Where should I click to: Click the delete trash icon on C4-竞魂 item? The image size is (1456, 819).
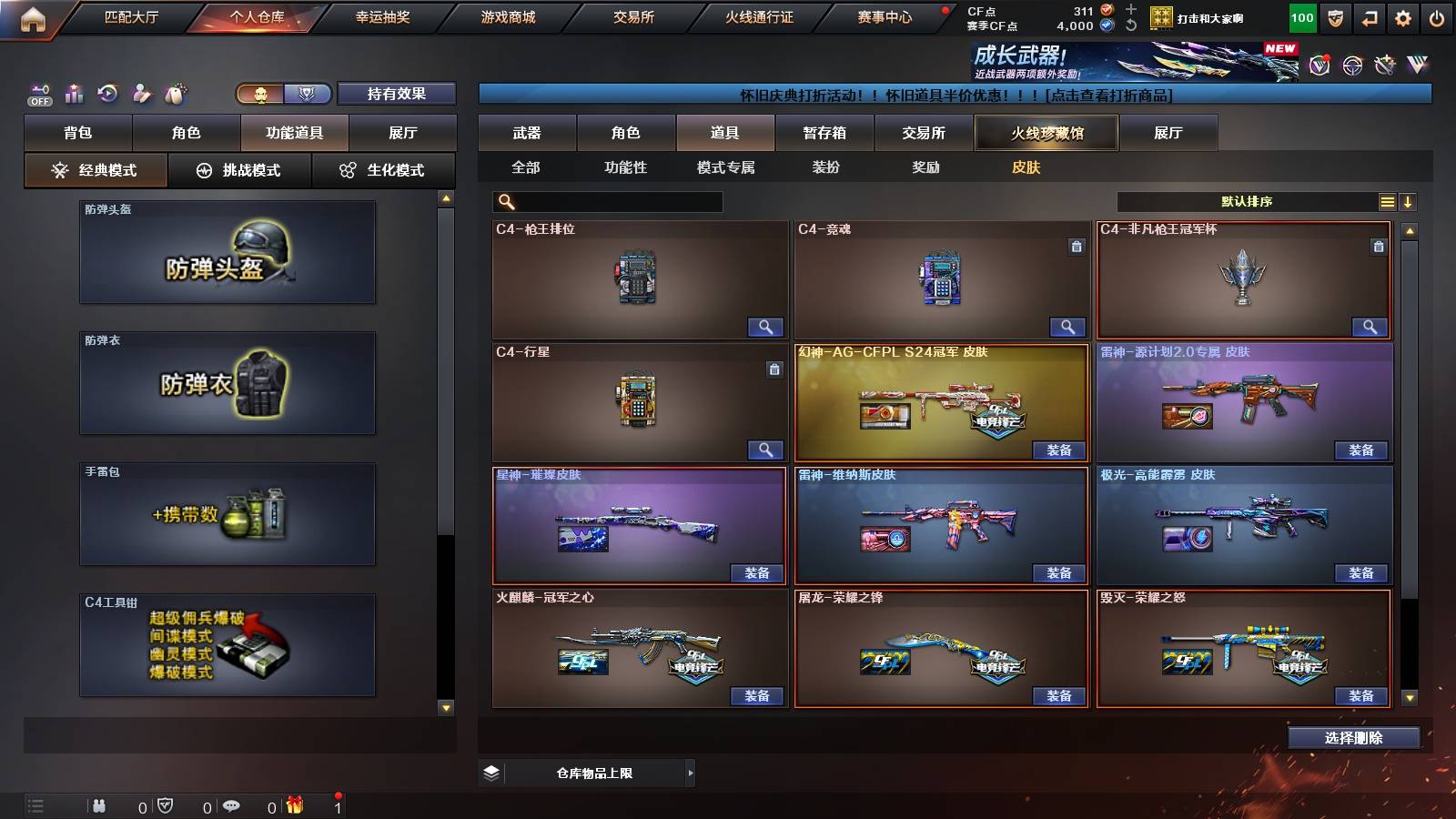1075,244
